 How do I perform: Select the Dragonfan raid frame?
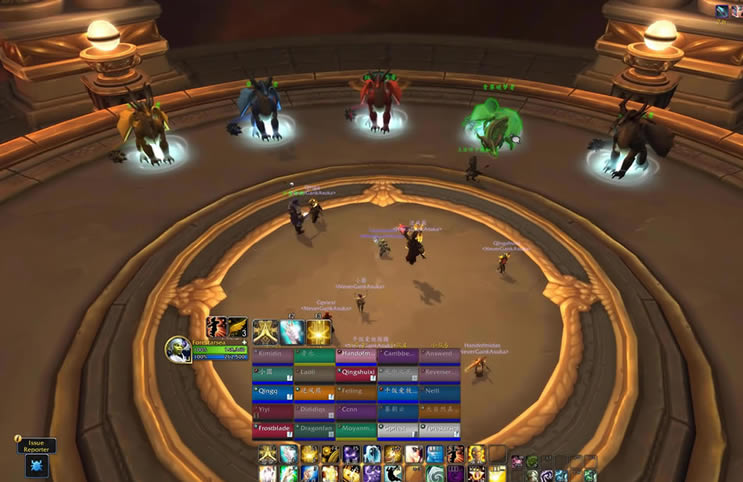coord(315,429)
